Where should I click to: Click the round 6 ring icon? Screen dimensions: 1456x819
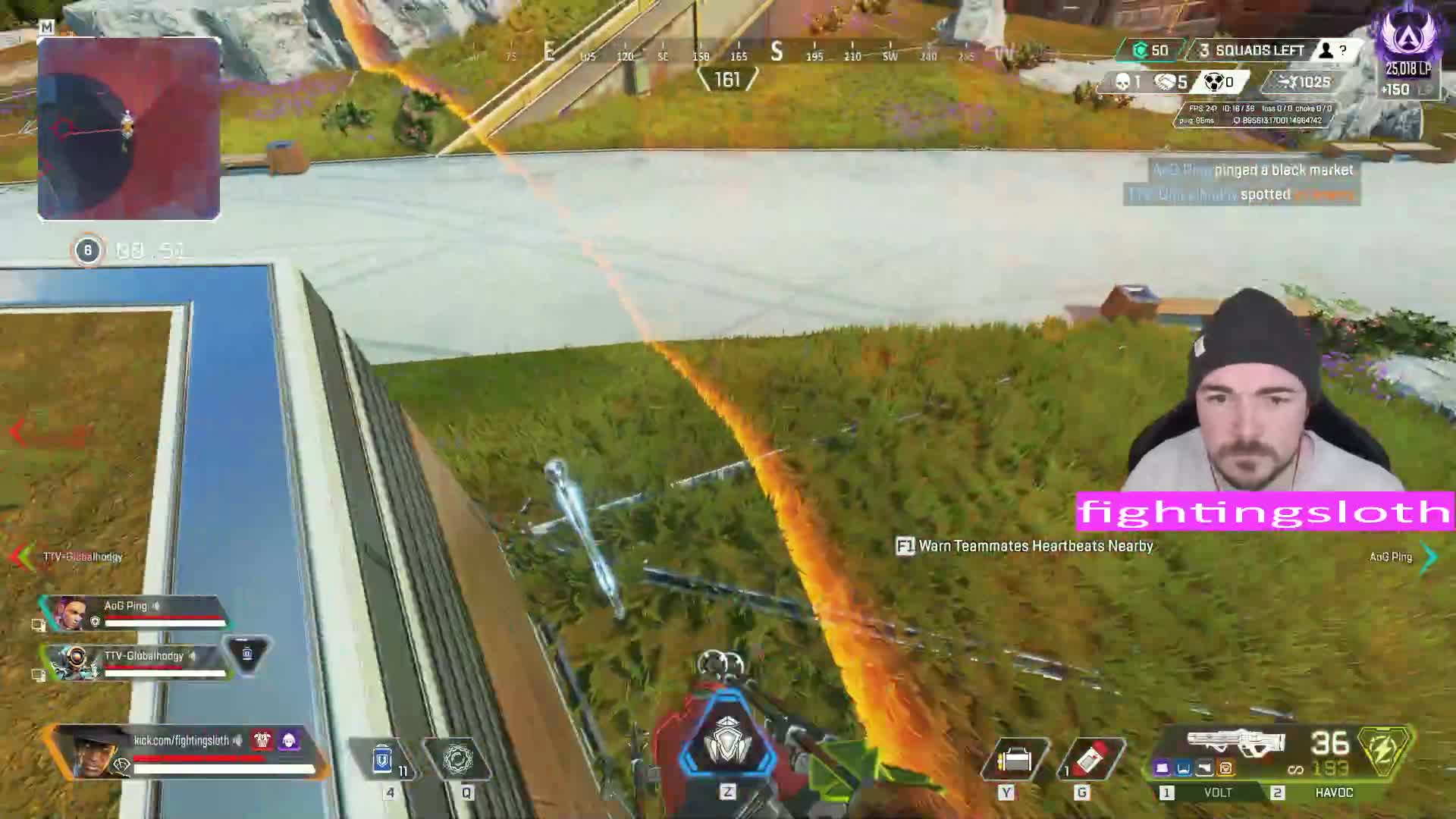click(x=87, y=250)
